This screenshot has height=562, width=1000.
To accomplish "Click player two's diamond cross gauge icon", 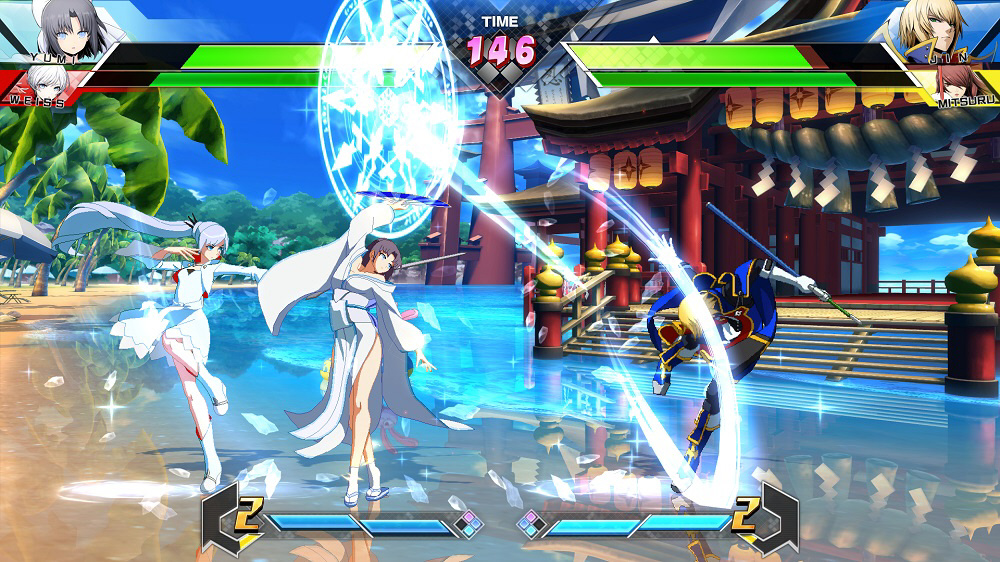I will [x=530, y=522].
